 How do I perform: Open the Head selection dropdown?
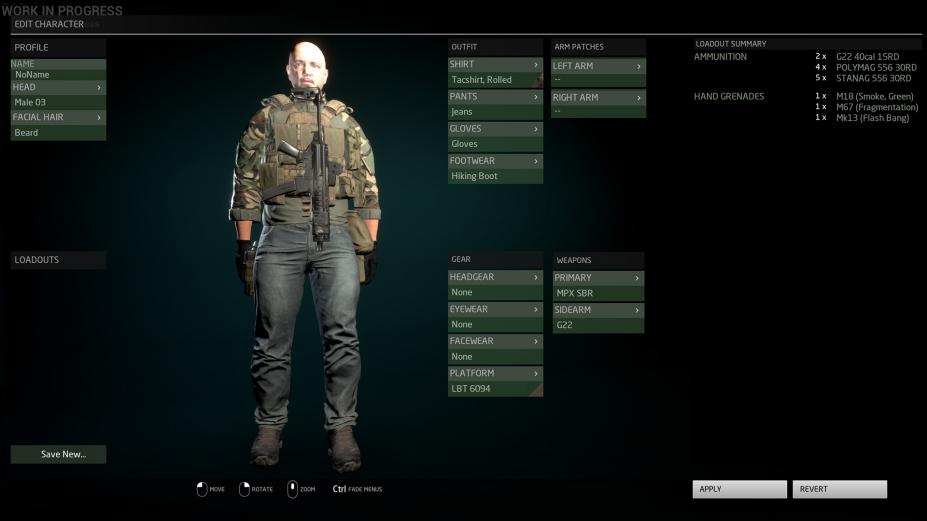coord(58,88)
